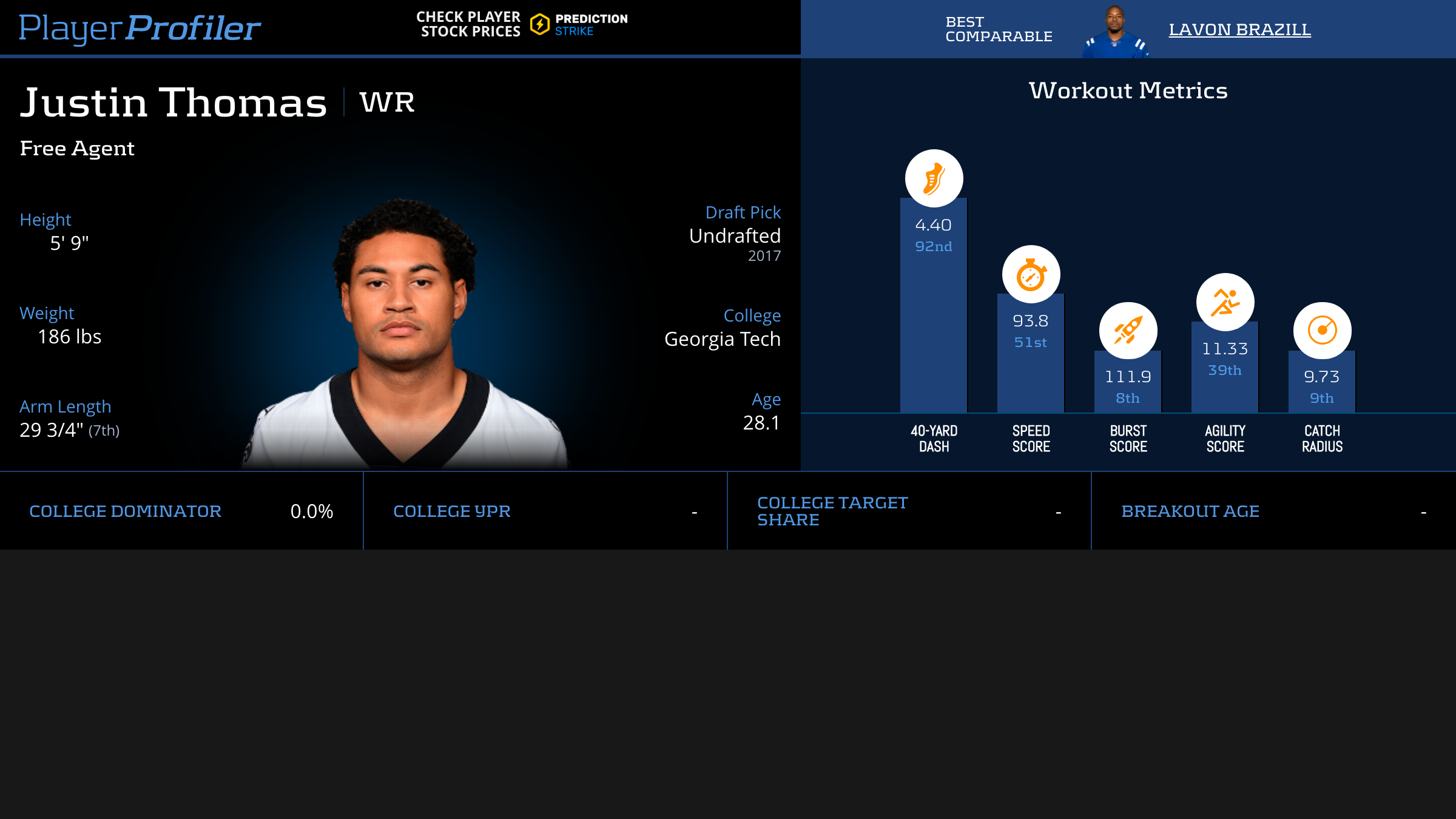Click the 40-yard dash shoe icon
Image resolution: width=1456 pixels, height=819 pixels.
click(934, 178)
